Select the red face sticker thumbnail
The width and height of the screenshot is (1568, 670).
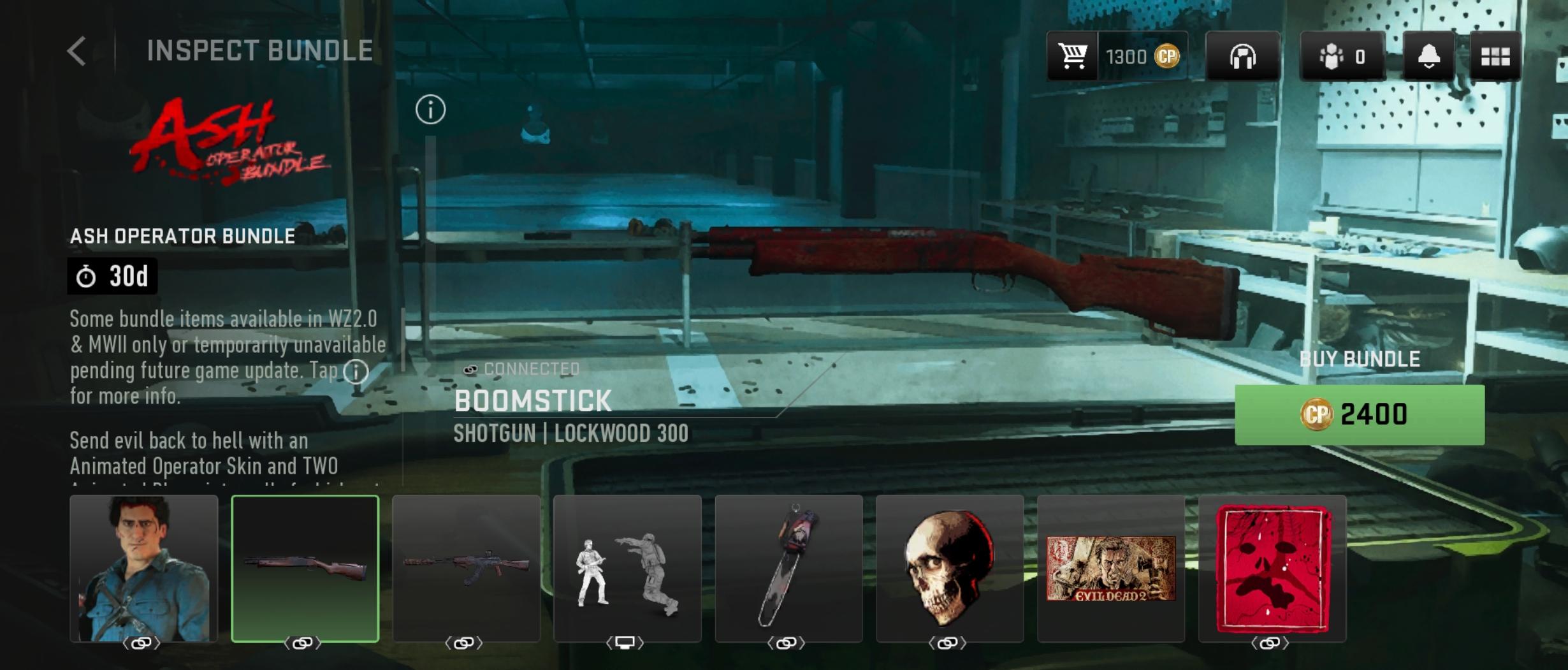coord(1272,568)
